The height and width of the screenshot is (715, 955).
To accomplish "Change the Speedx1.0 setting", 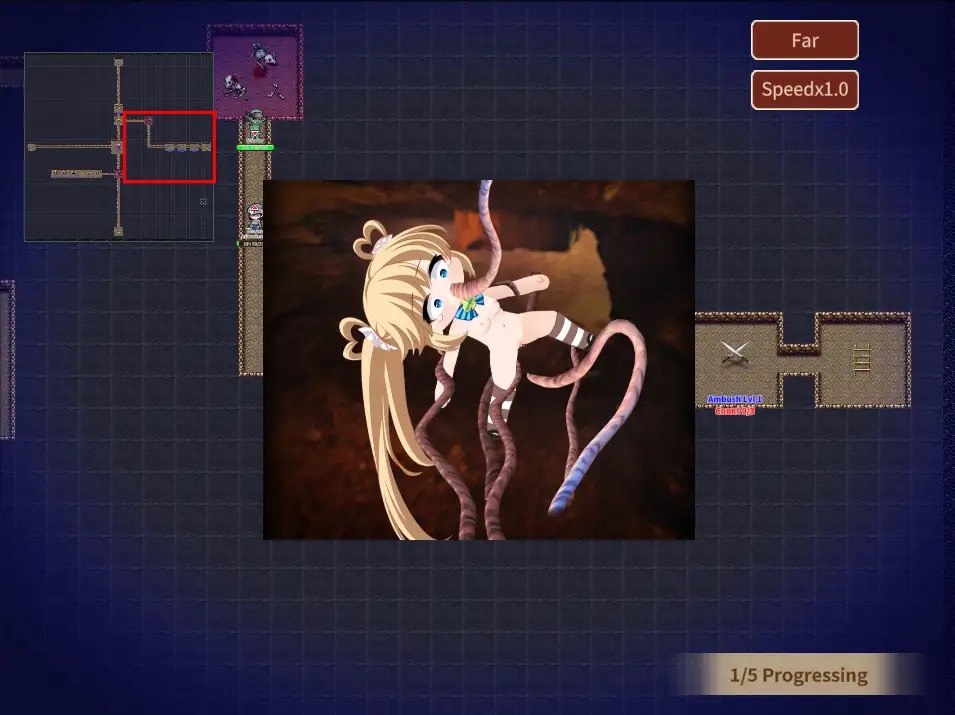I will point(804,90).
